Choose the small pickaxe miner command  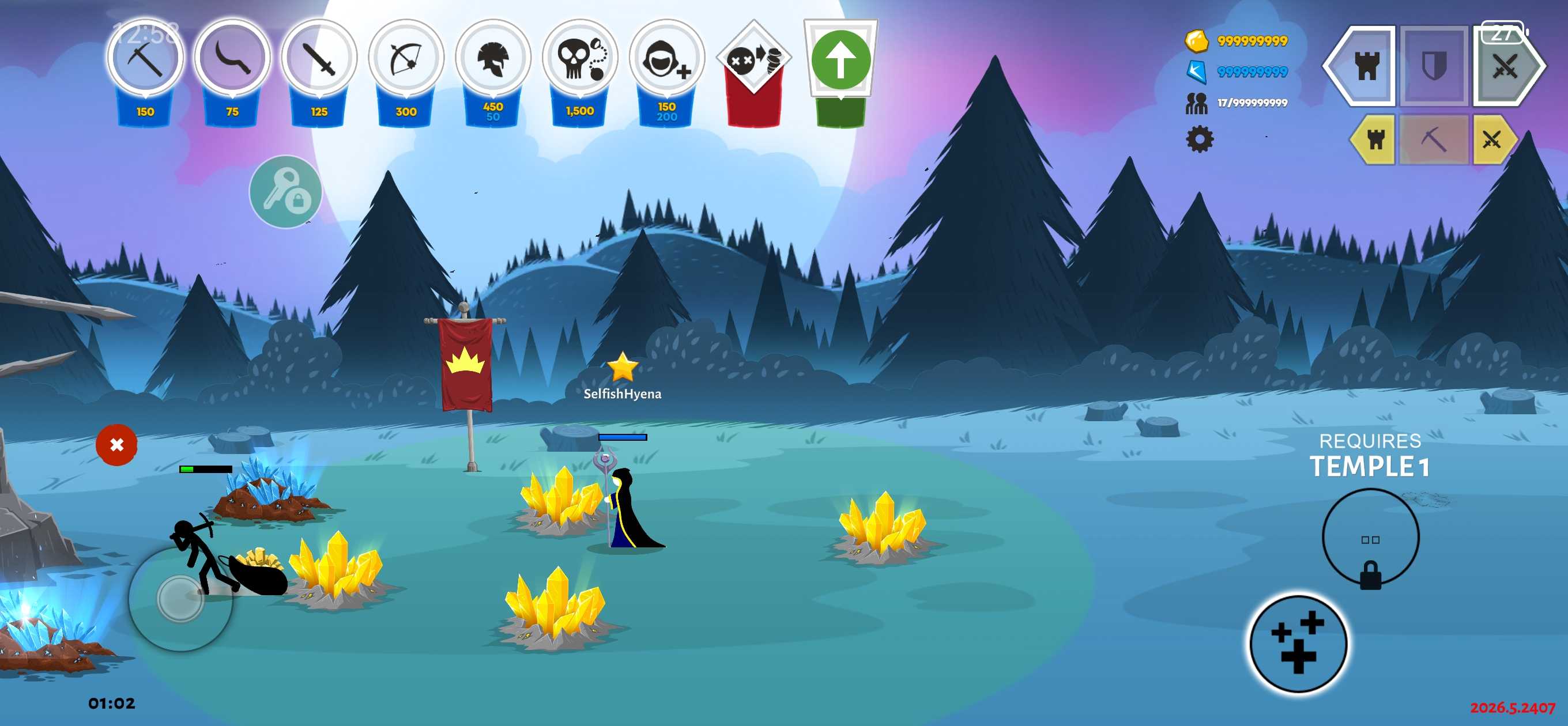click(x=1434, y=139)
